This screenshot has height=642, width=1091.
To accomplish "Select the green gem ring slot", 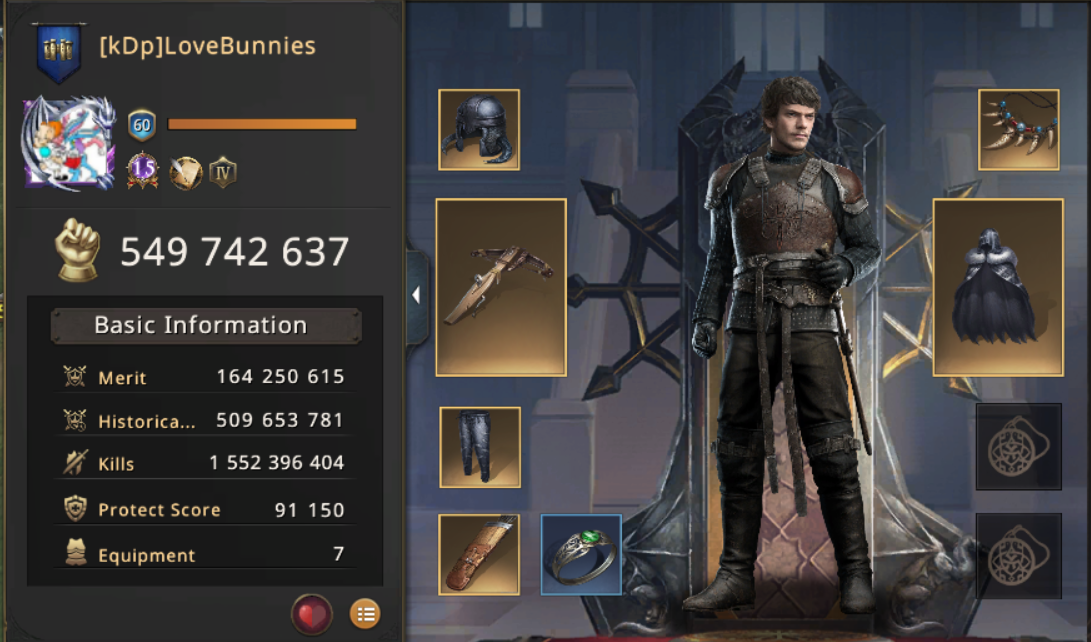I will pyautogui.click(x=581, y=554).
